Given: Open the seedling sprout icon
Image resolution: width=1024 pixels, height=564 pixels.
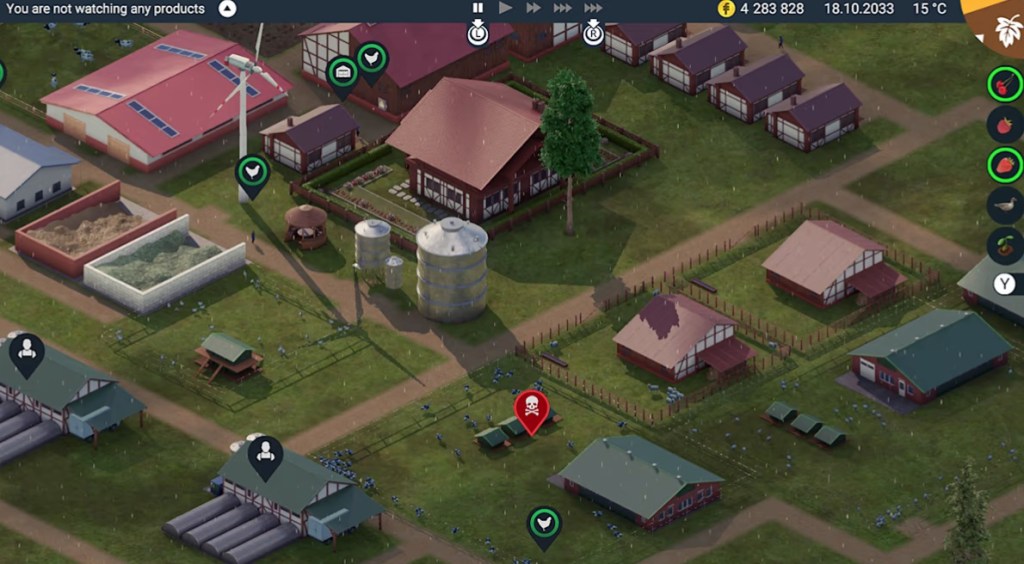Looking at the screenshot, I should coord(1004,246).
